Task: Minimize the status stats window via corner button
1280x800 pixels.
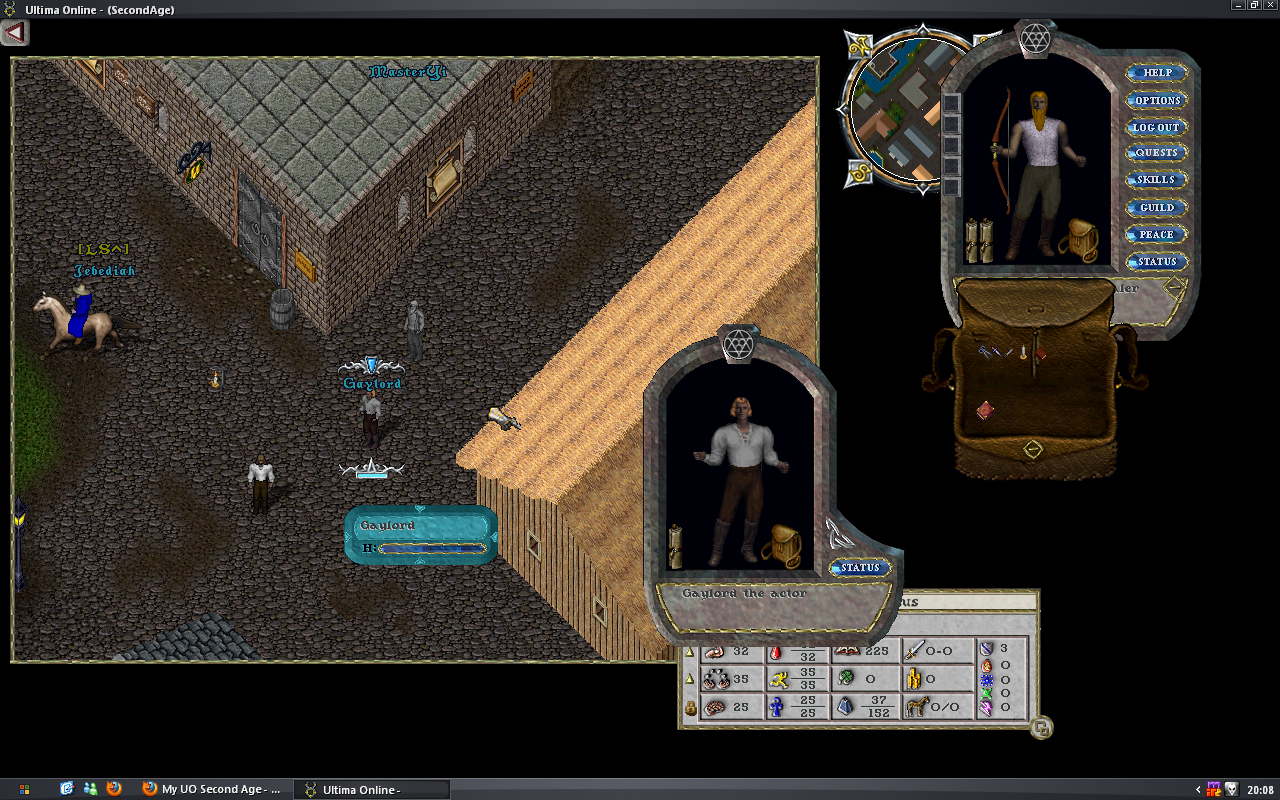Action: [1041, 728]
